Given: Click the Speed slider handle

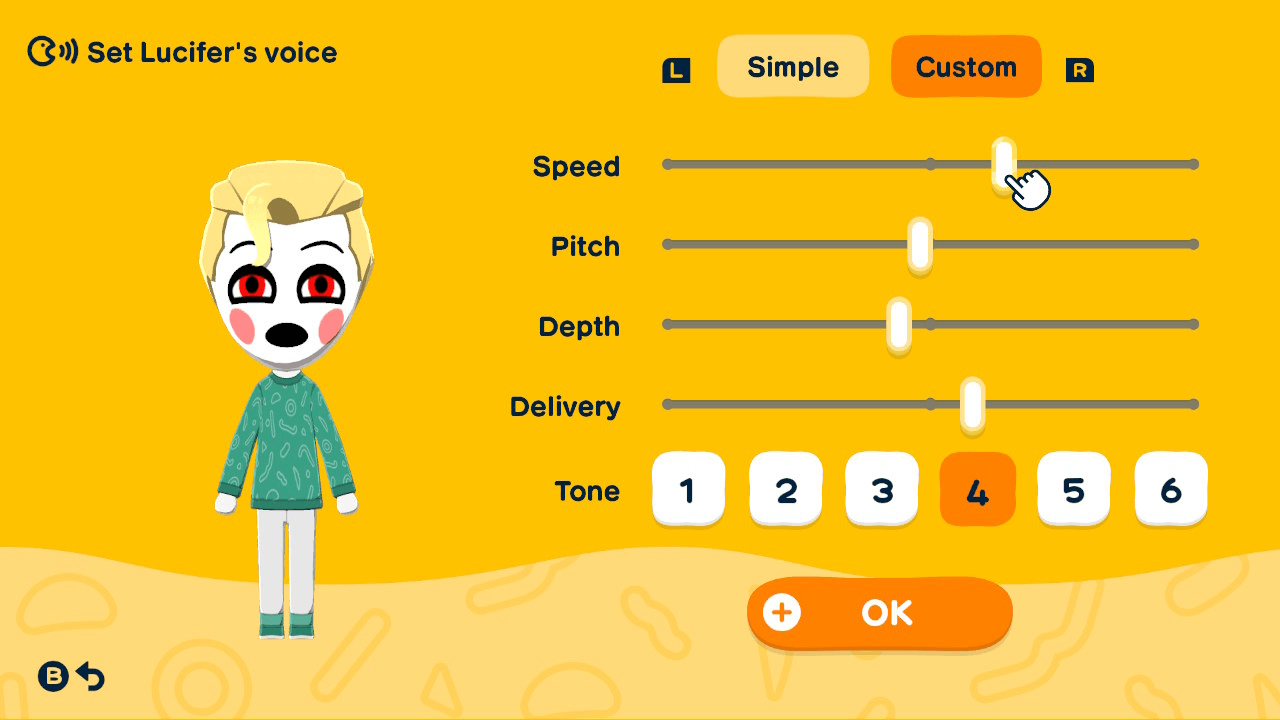Looking at the screenshot, I should (1002, 163).
